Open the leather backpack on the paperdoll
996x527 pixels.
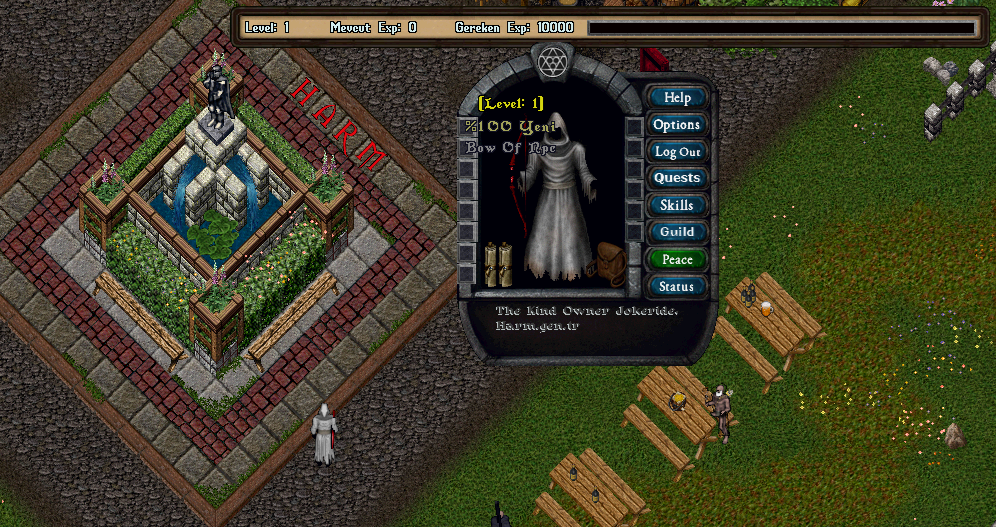(x=609, y=264)
